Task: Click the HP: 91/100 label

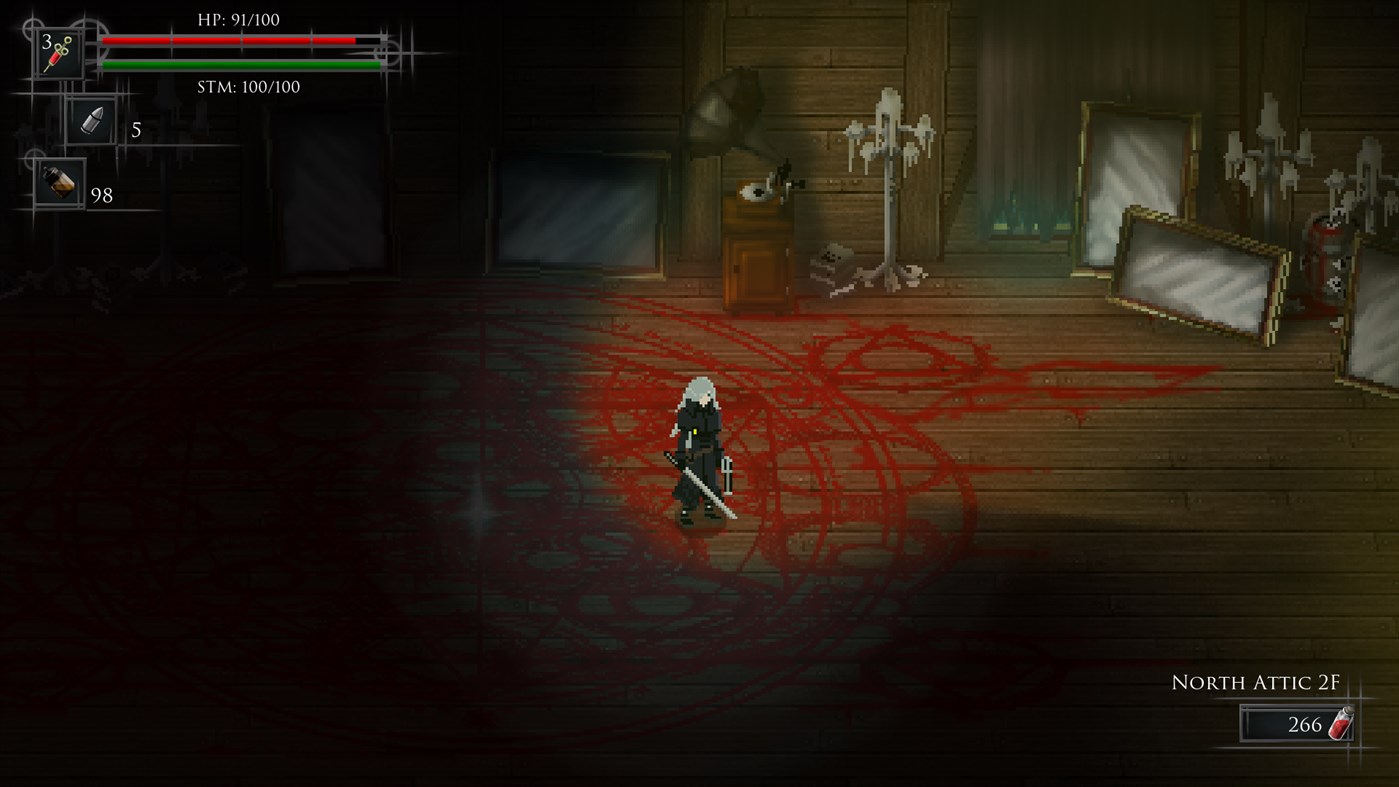Action: [x=240, y=18]
